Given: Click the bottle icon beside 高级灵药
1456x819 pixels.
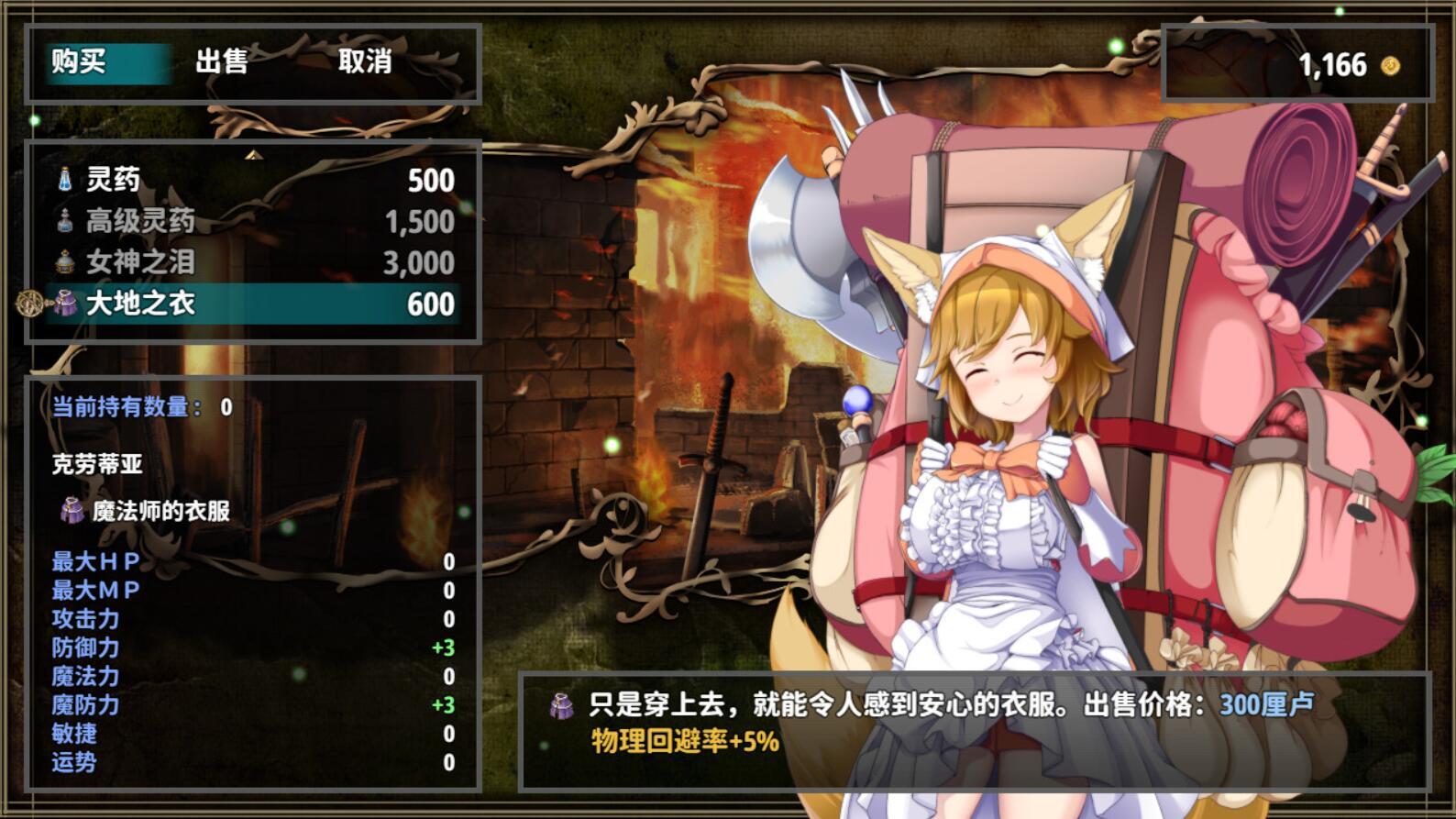Looking at the screenshot, I should [64, 221].
